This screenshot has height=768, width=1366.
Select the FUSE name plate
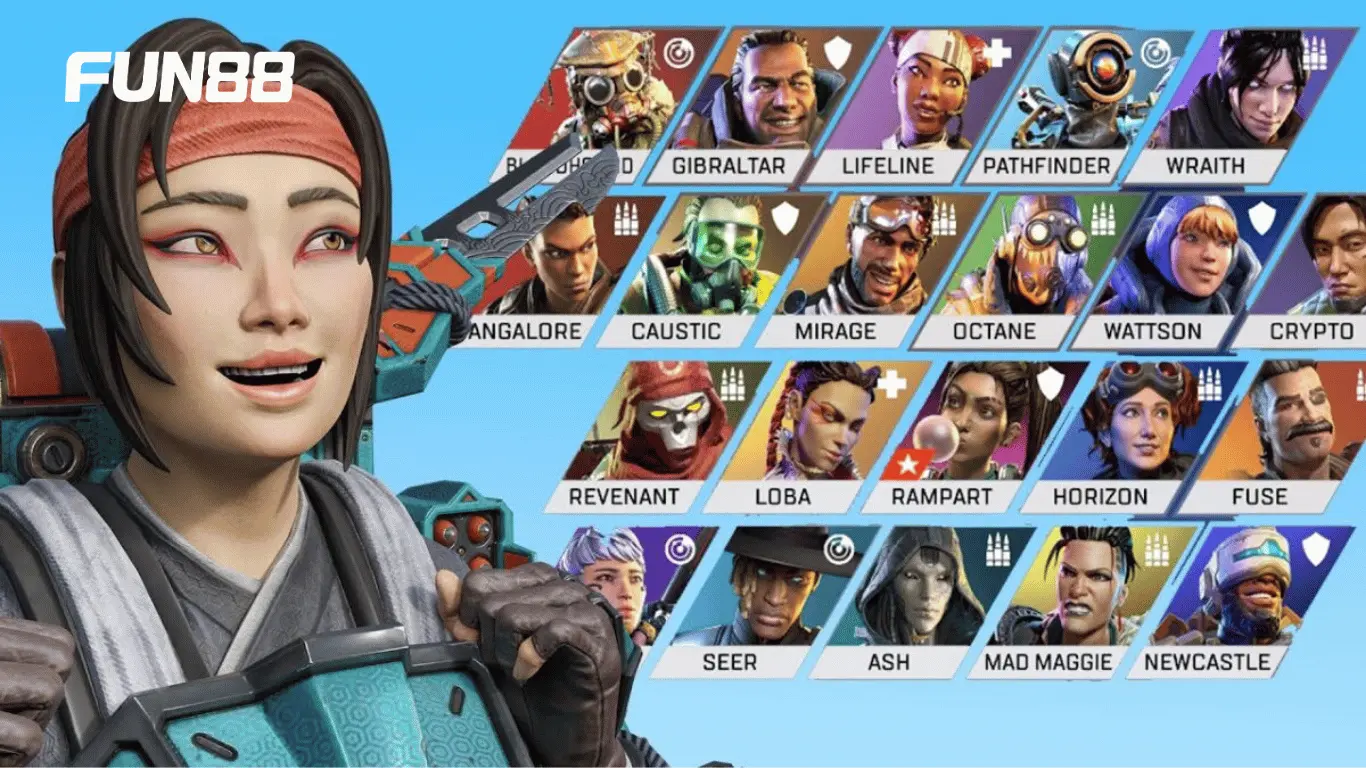coord(1261,494)
